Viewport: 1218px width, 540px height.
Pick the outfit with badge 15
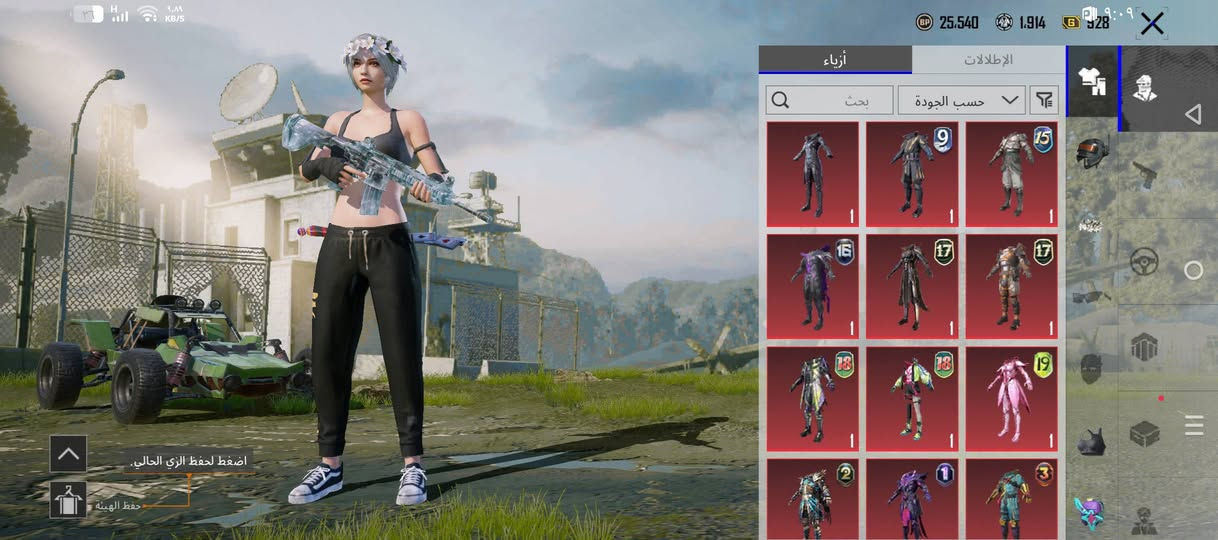click(x=1012, y=174)
